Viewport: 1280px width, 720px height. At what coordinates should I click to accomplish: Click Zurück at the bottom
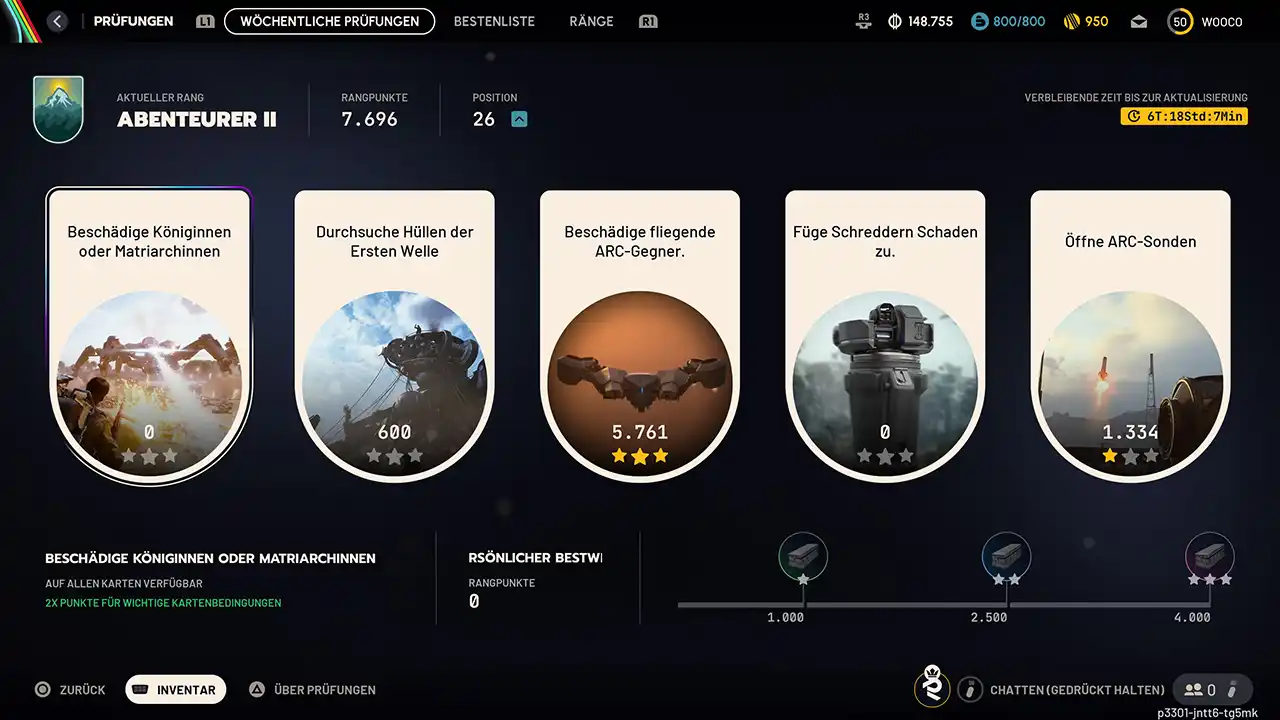coord(71,689)
